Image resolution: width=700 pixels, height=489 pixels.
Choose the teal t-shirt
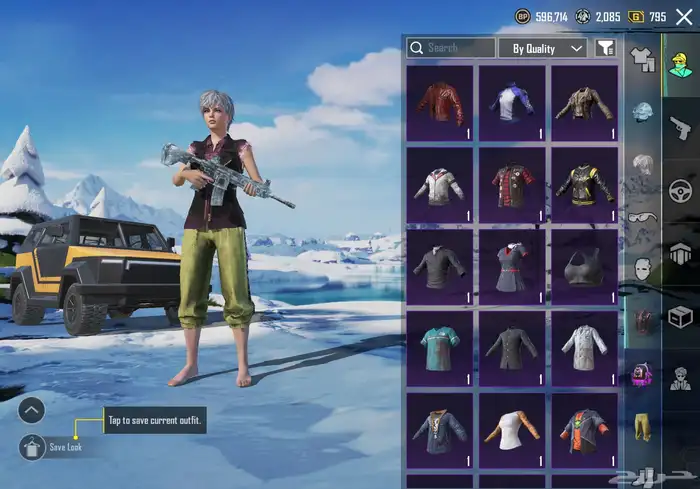[440, 347]
